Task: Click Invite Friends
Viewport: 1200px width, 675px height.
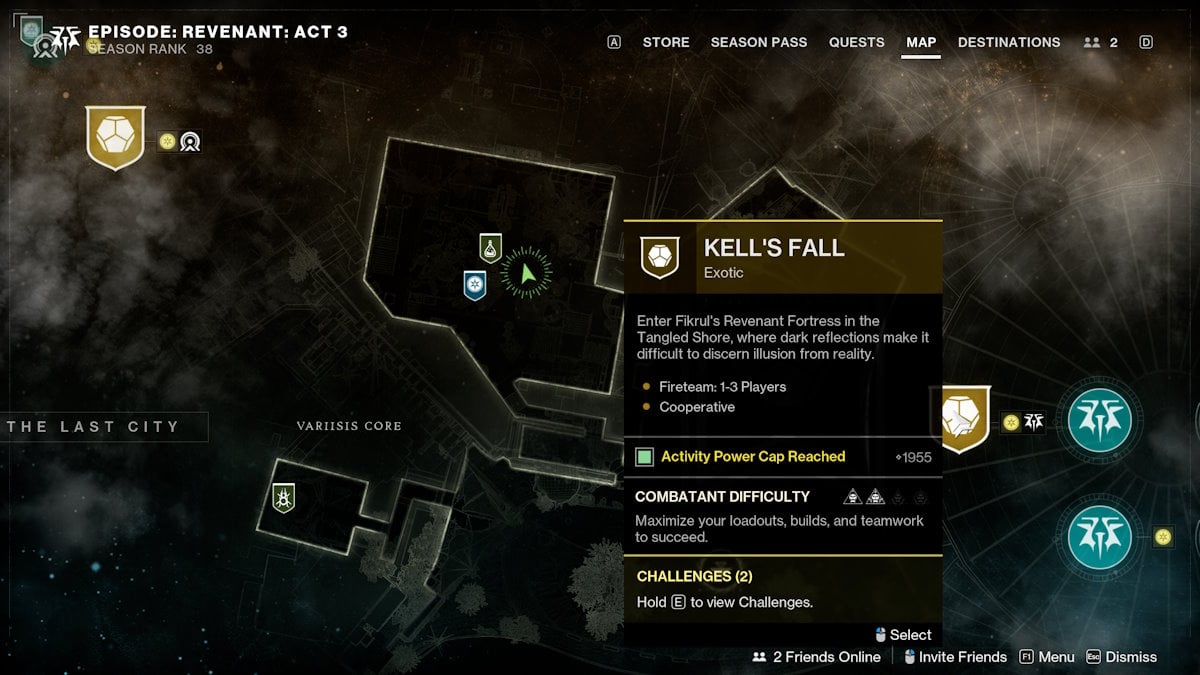Action: (954, 657)
